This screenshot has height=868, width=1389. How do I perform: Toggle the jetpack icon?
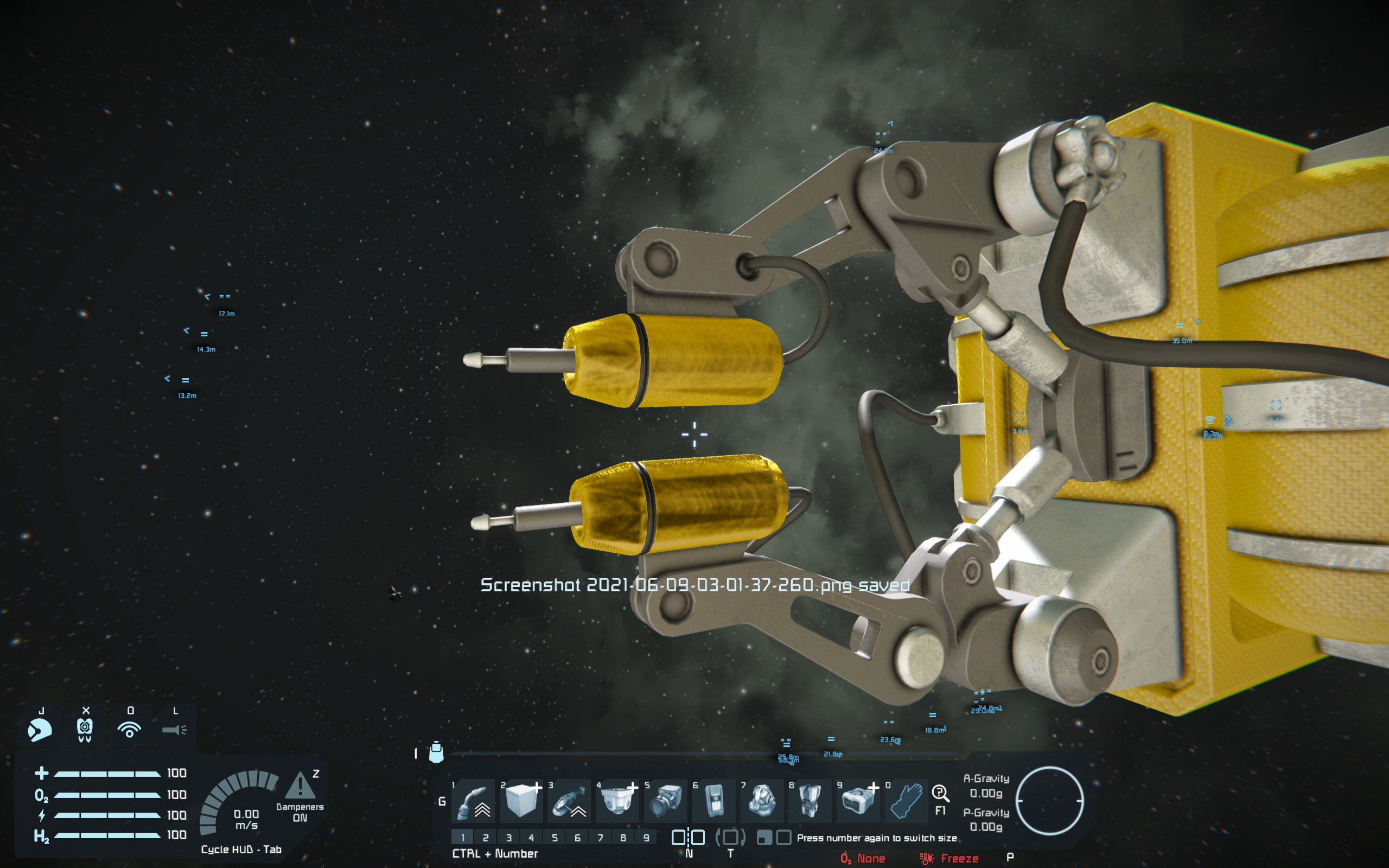(85, 730)
